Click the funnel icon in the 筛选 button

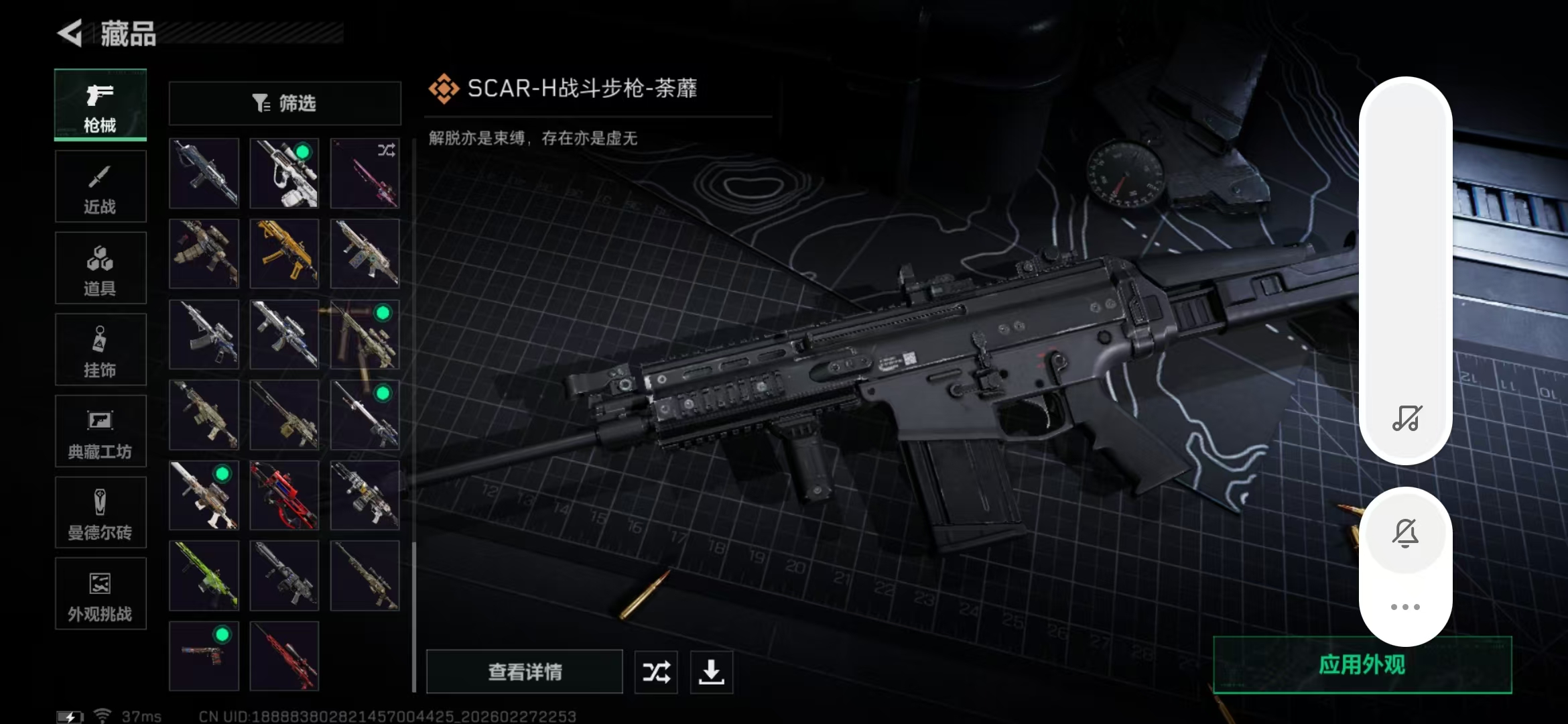point(261,103)
